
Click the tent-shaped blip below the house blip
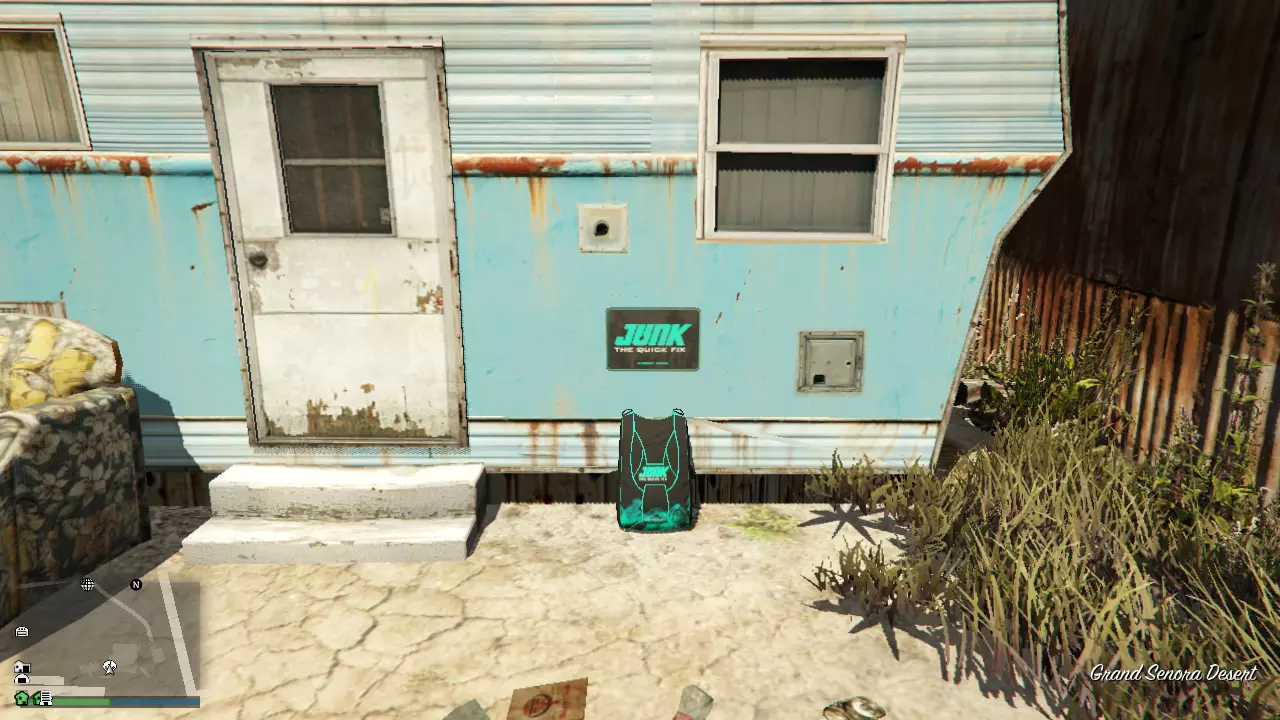(x=21, y=679)
